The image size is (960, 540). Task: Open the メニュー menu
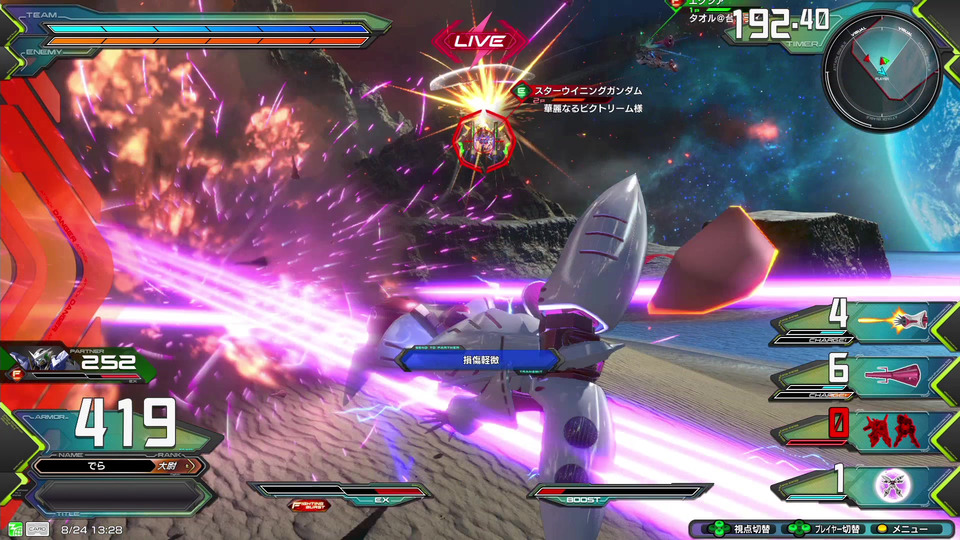tap(903, 529)
